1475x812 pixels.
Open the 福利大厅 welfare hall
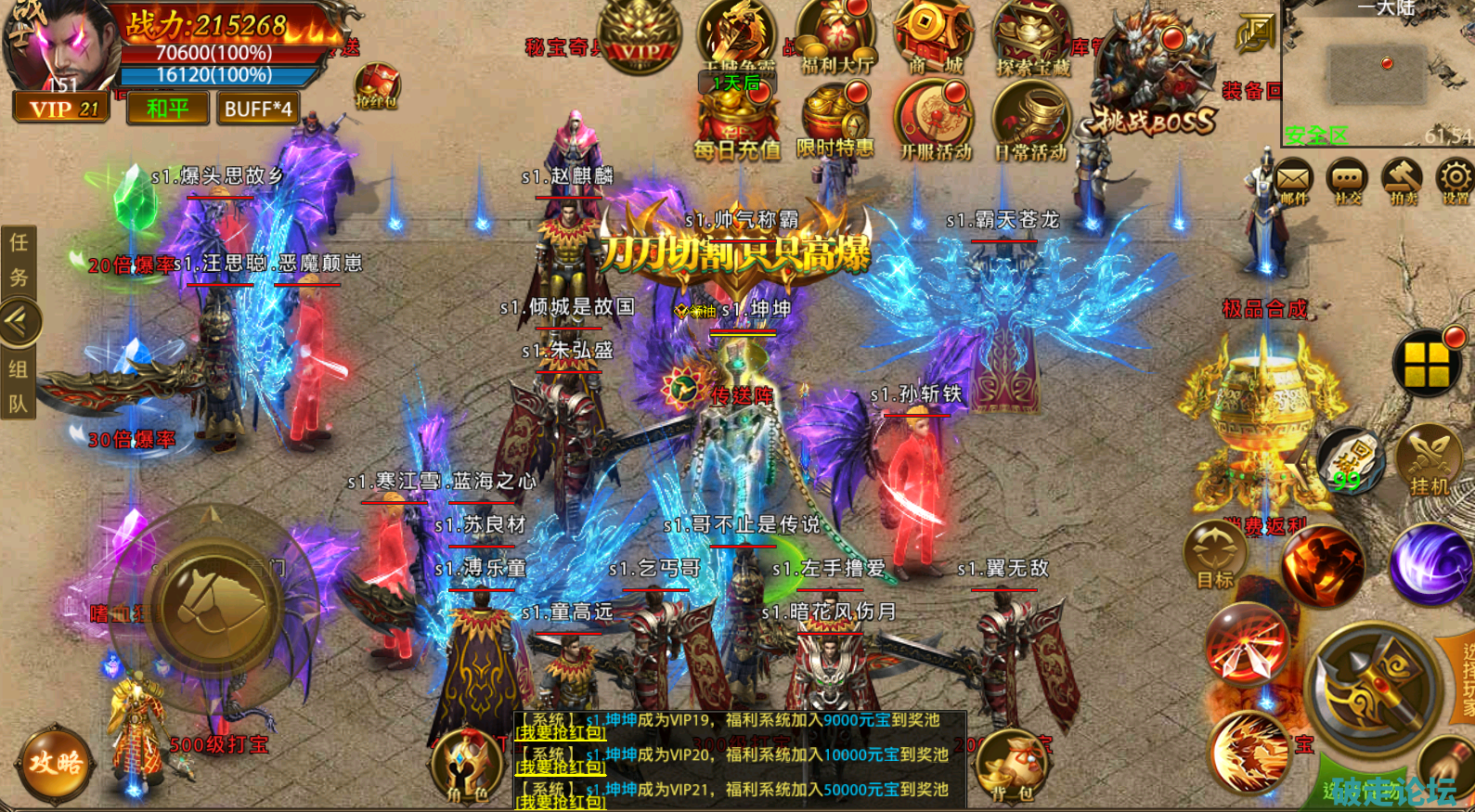pos(836,38)
